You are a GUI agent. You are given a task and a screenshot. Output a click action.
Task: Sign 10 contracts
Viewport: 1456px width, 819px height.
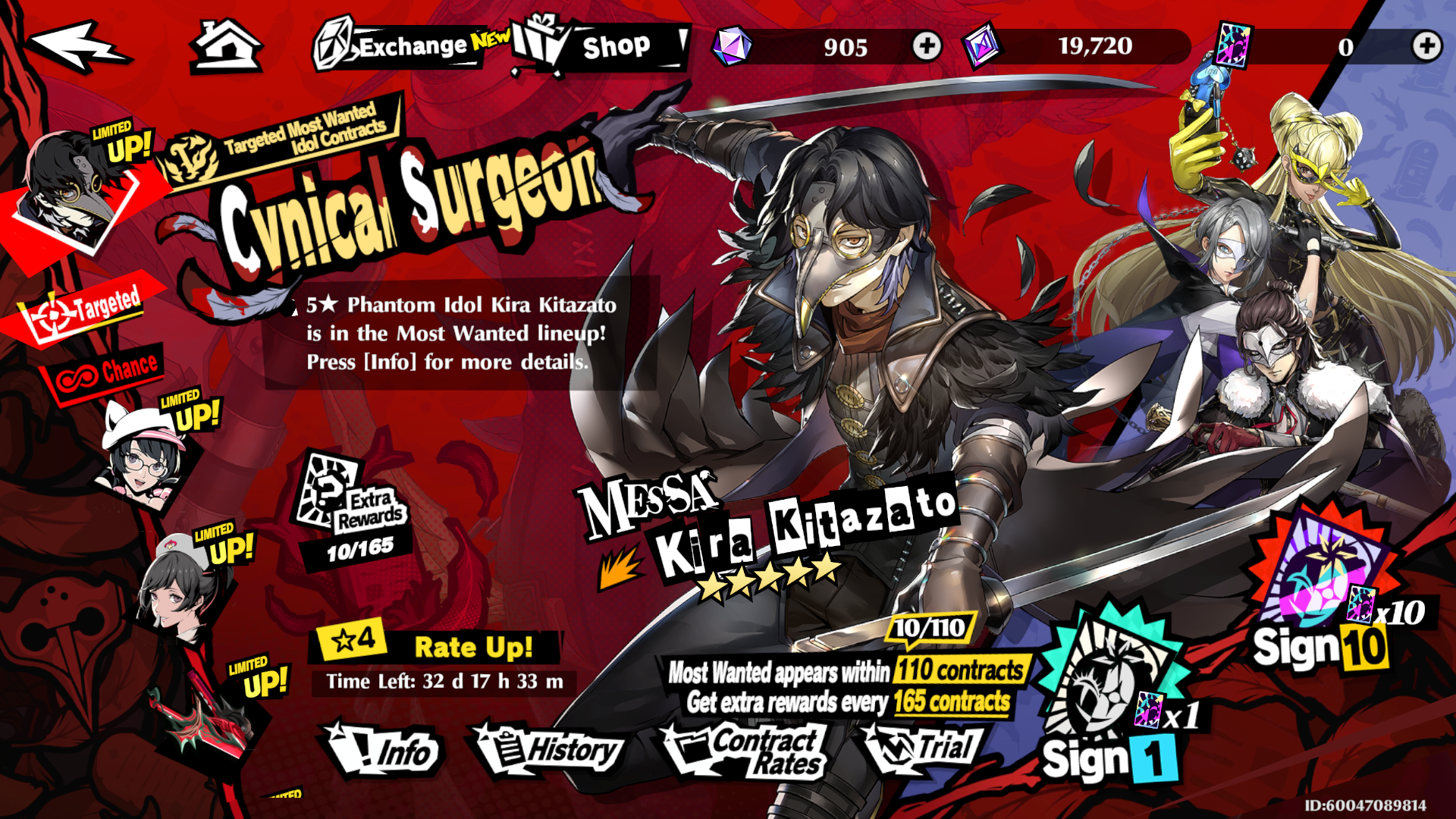click(x=1323, y=599)
